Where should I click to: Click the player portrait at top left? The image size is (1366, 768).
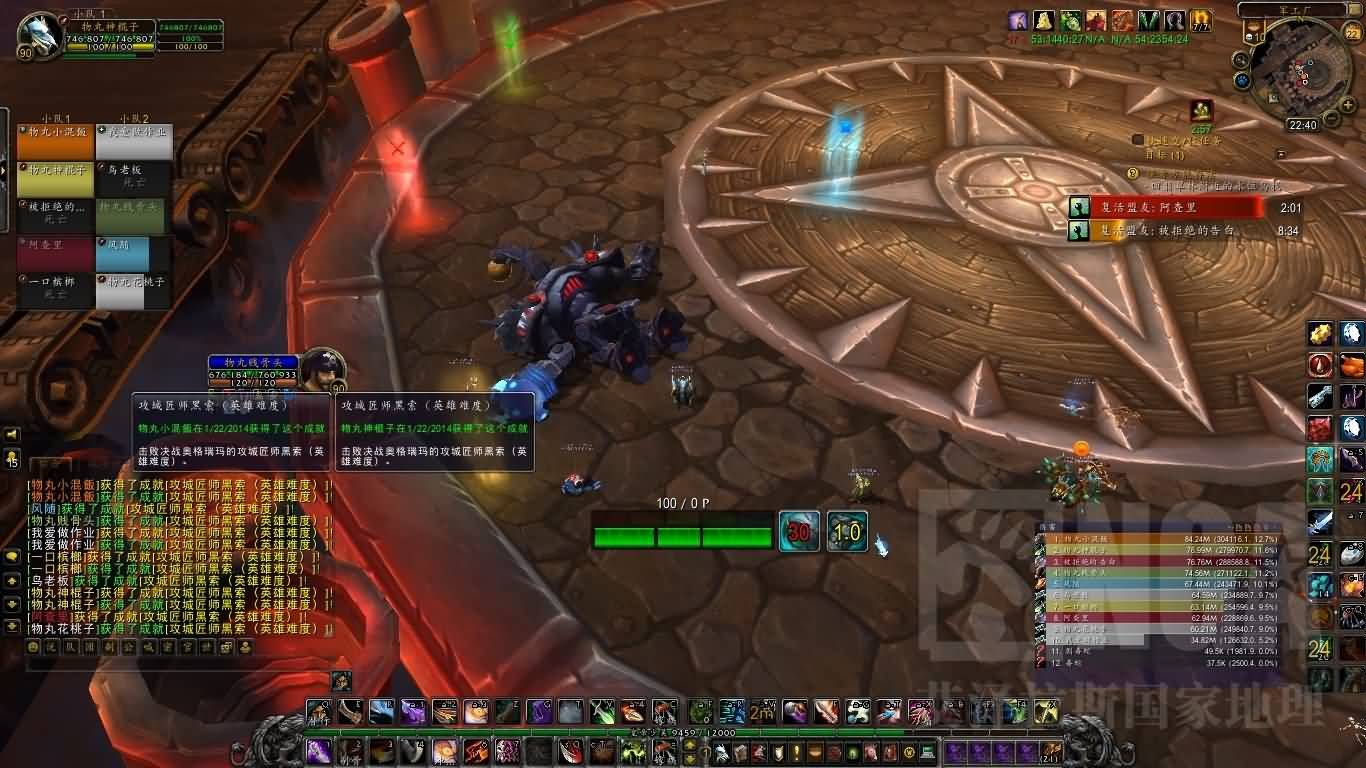click(39, 34)
